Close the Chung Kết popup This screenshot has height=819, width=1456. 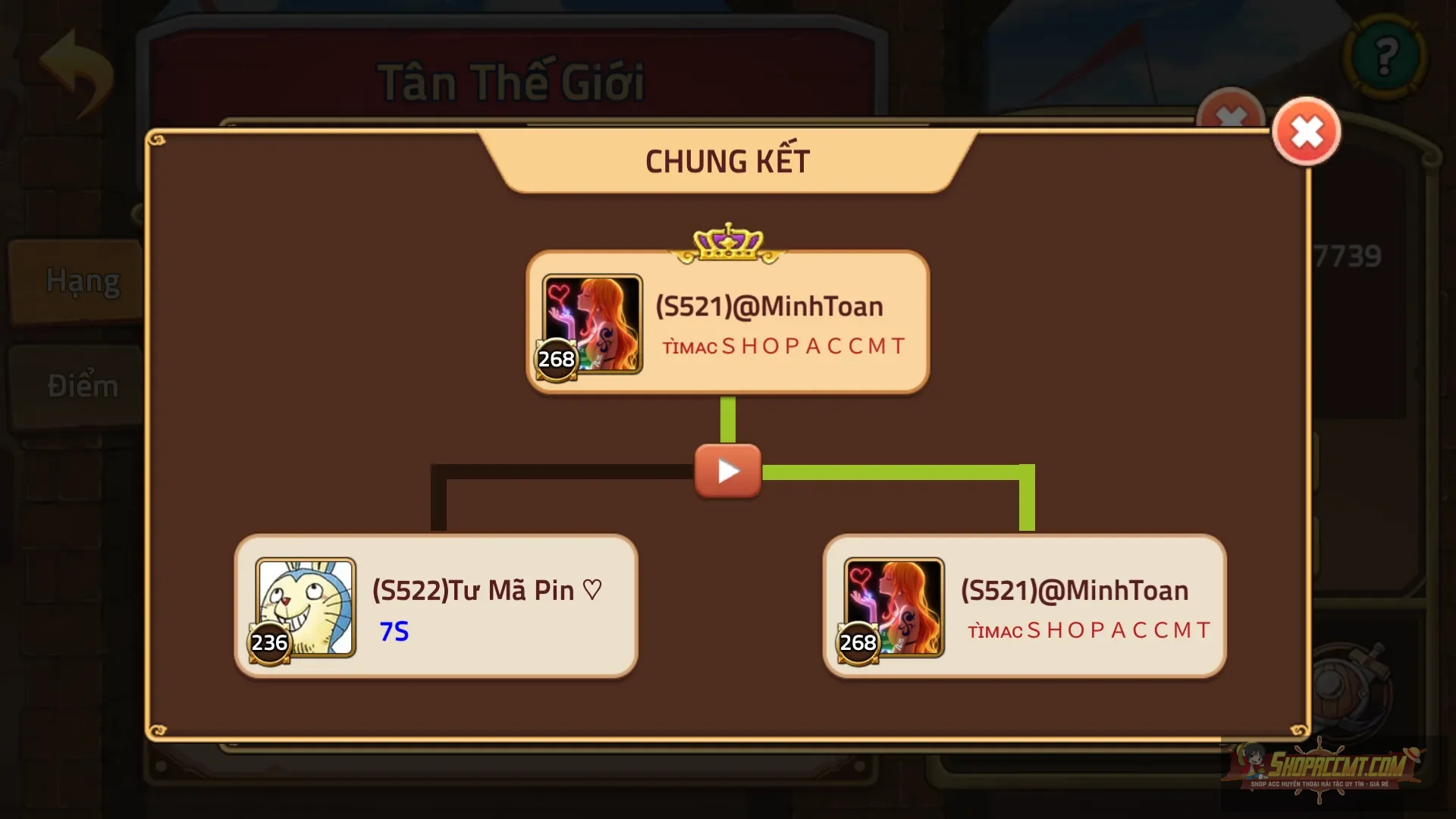coord(1306,131)
